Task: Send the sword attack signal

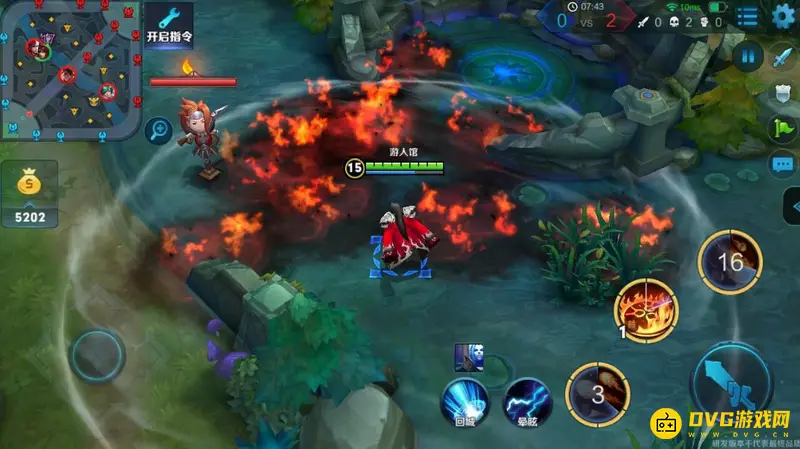Action: point(782,58)
